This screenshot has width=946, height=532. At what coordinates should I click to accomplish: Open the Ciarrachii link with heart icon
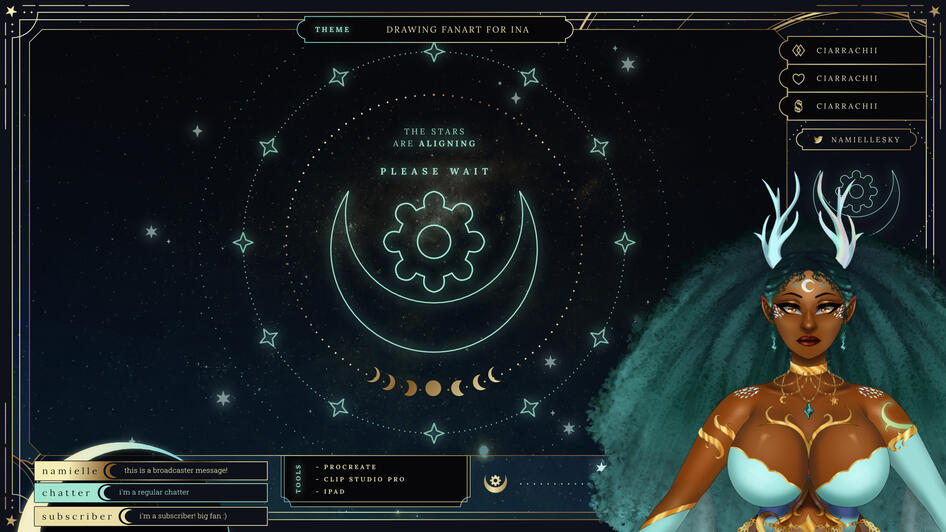click(852, 78)
